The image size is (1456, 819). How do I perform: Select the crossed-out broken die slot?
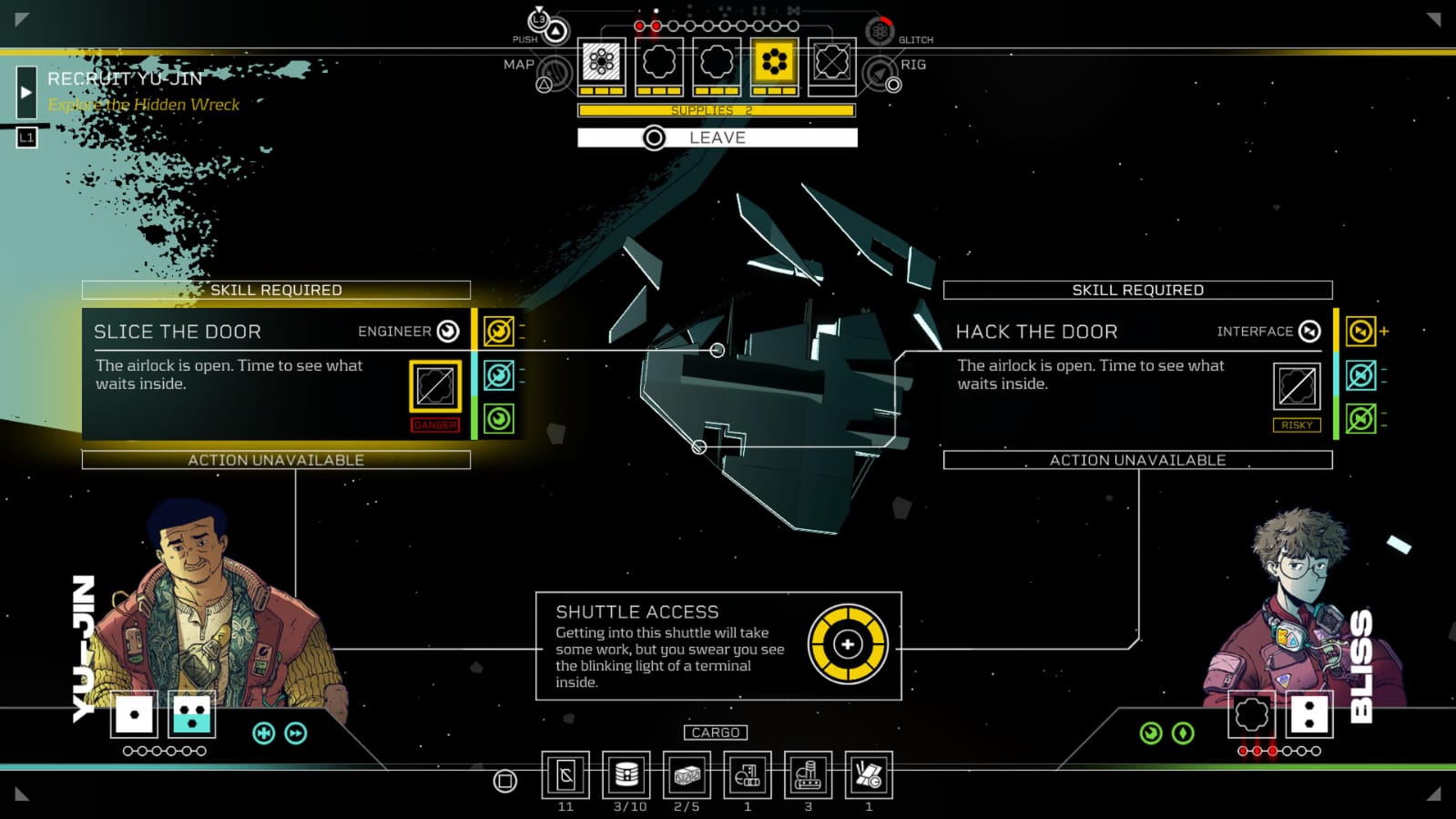tap(831, 62)
